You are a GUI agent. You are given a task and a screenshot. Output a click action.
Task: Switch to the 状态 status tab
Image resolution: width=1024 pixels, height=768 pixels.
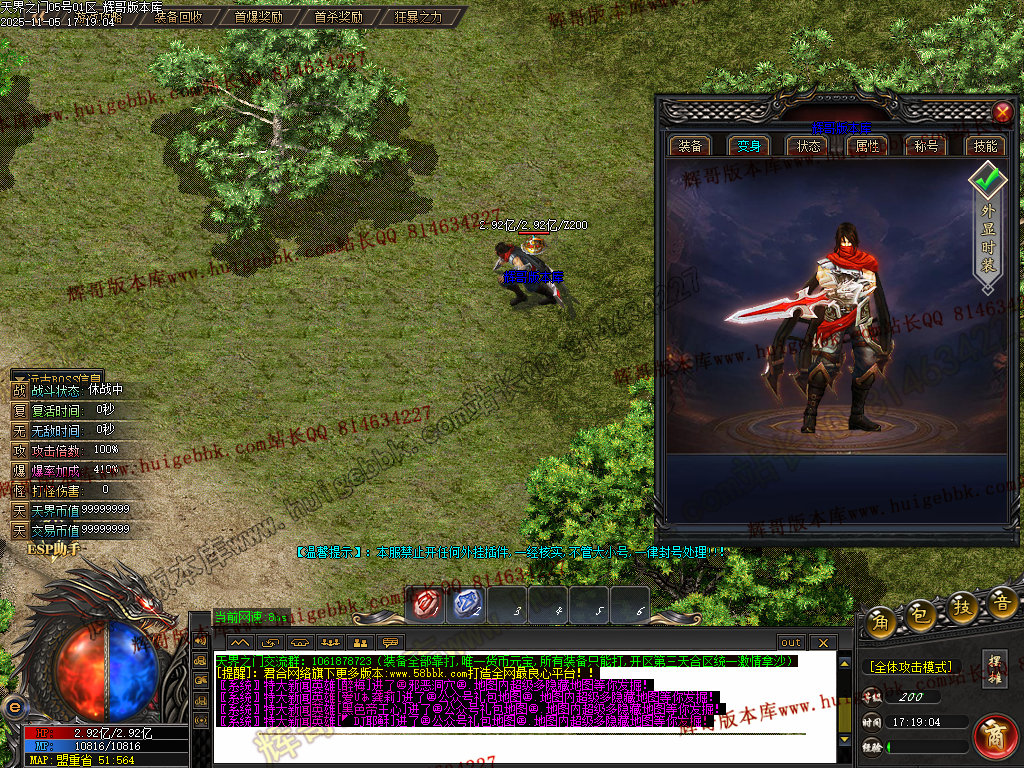point(808,146)
